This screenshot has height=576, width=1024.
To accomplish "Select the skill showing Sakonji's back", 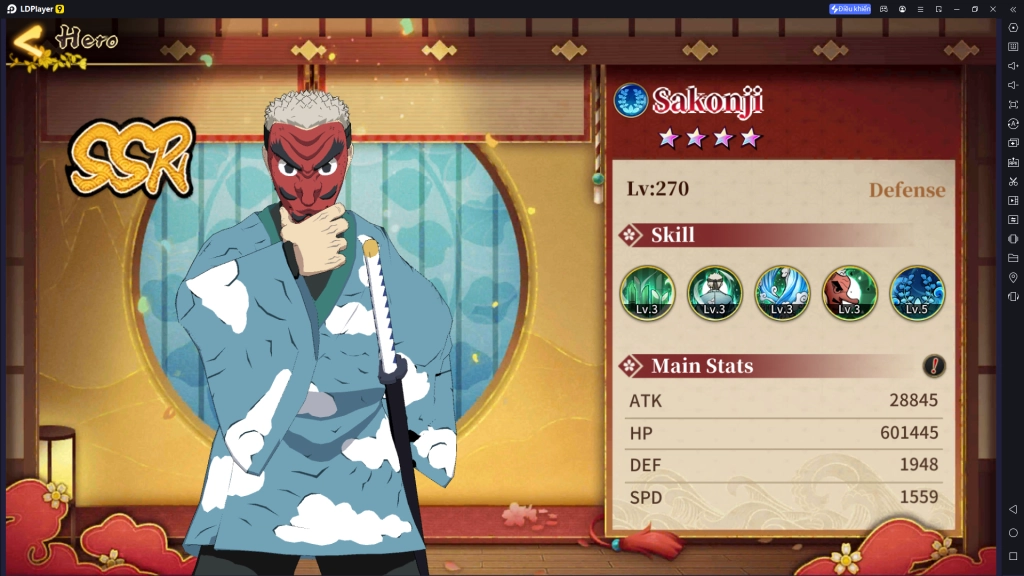I will 714,293.
